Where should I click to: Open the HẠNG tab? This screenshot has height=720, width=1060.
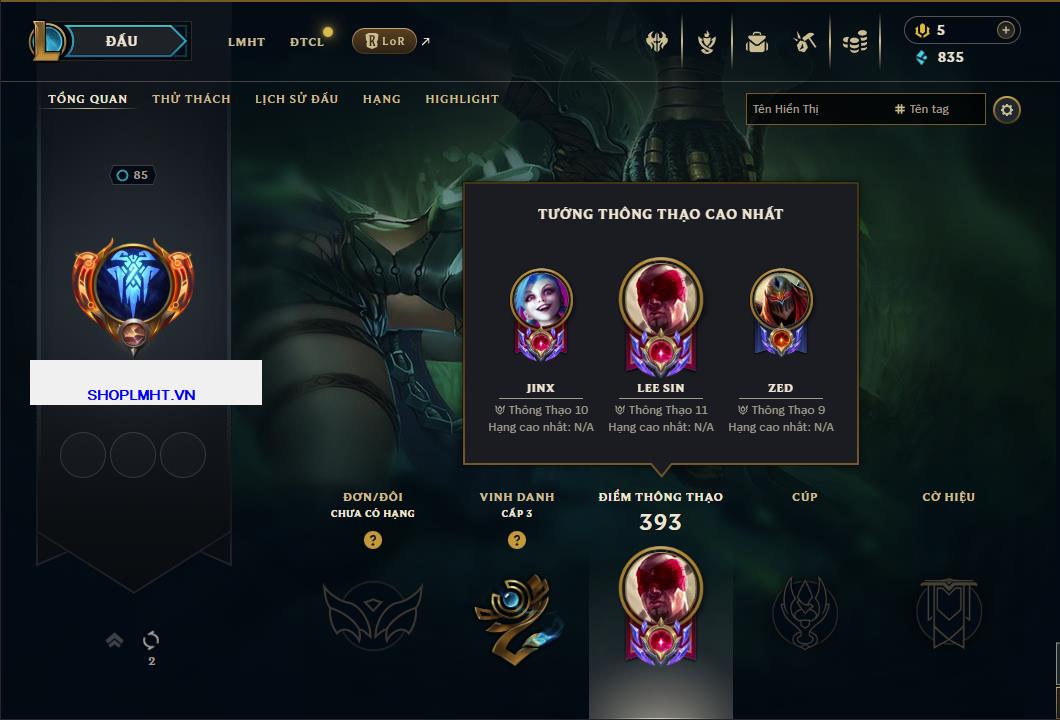tap(382, 99)
